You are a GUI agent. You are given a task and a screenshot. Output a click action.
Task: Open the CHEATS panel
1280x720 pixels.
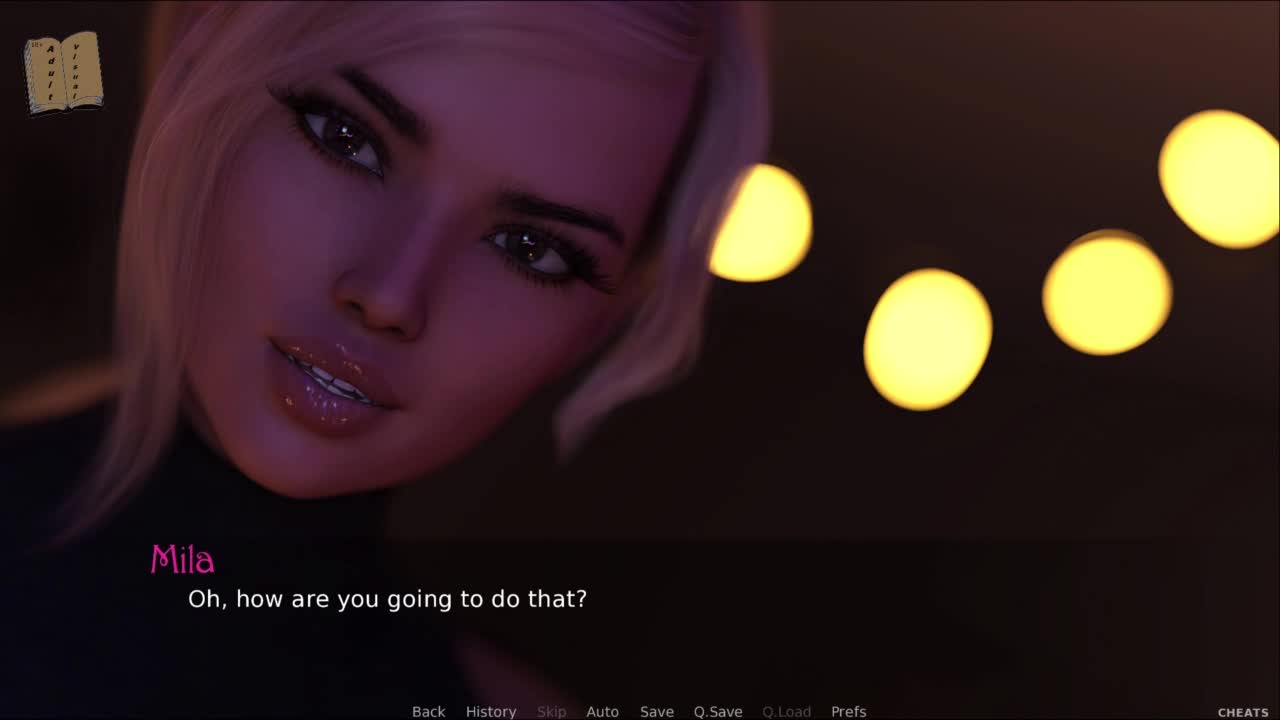pos(1242,712)
